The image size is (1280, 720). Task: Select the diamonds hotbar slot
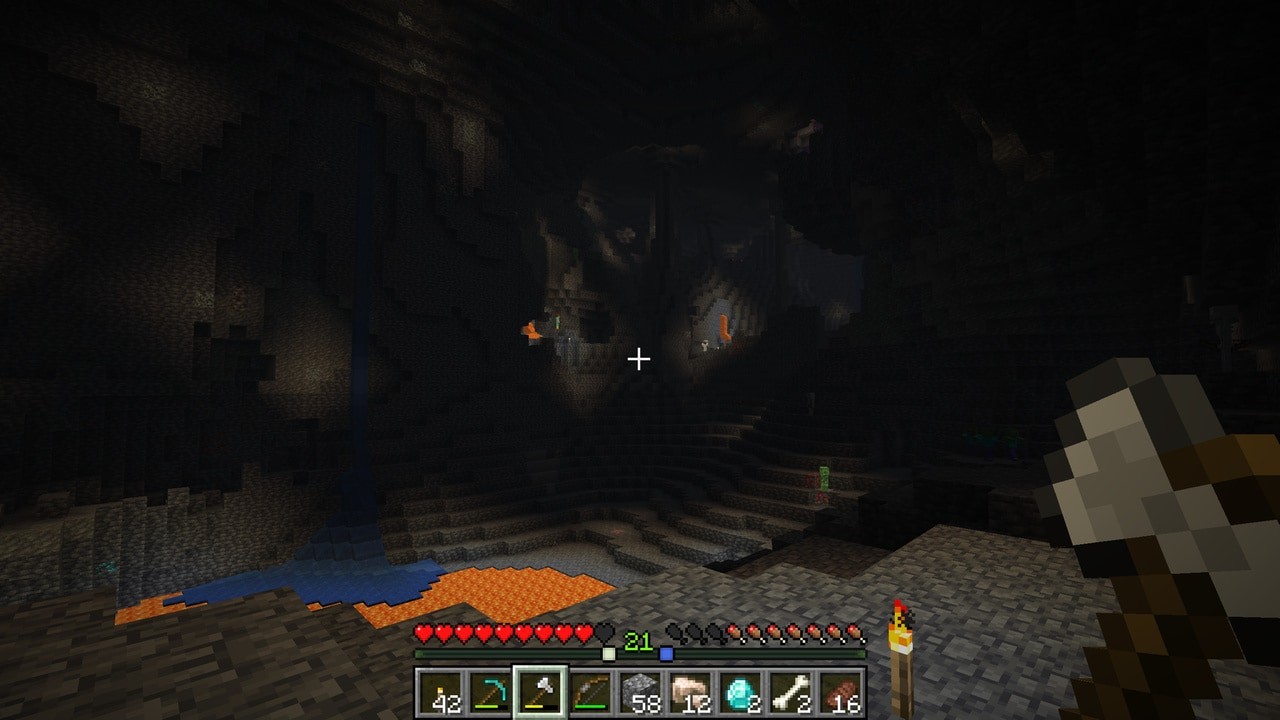(x=740, y=692)
